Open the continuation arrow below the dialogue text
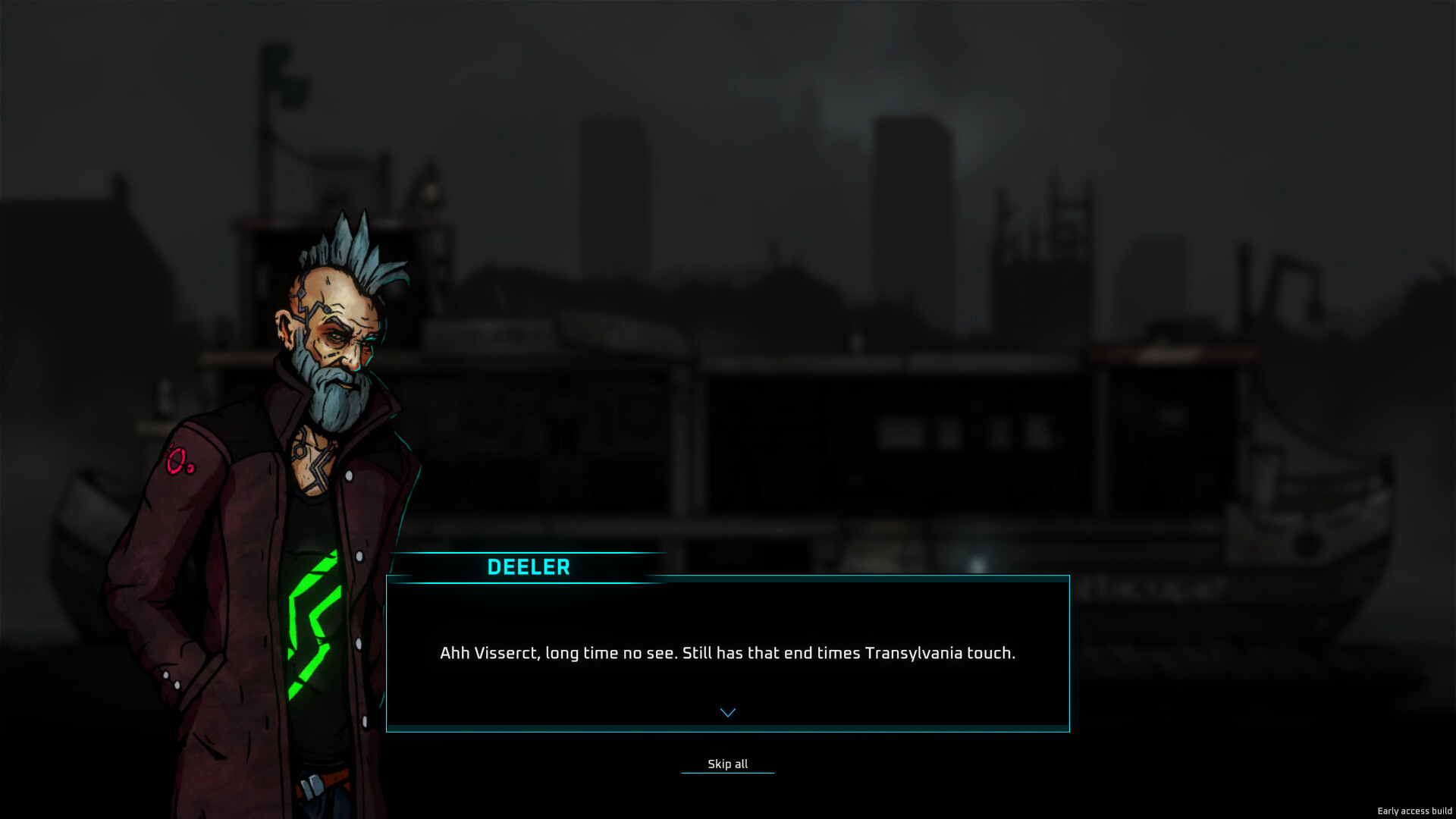The width and height of the screenshot is (1456, 819). (x=727, y=711)
